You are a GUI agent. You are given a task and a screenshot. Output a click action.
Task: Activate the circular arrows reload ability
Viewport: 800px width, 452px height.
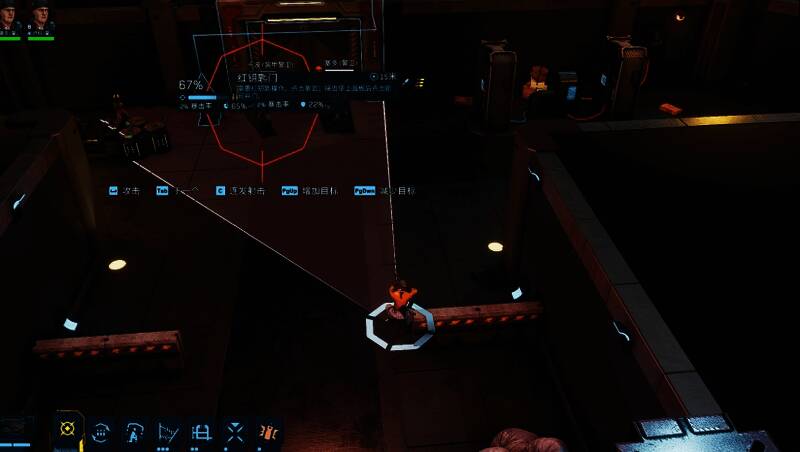[101, 431]
